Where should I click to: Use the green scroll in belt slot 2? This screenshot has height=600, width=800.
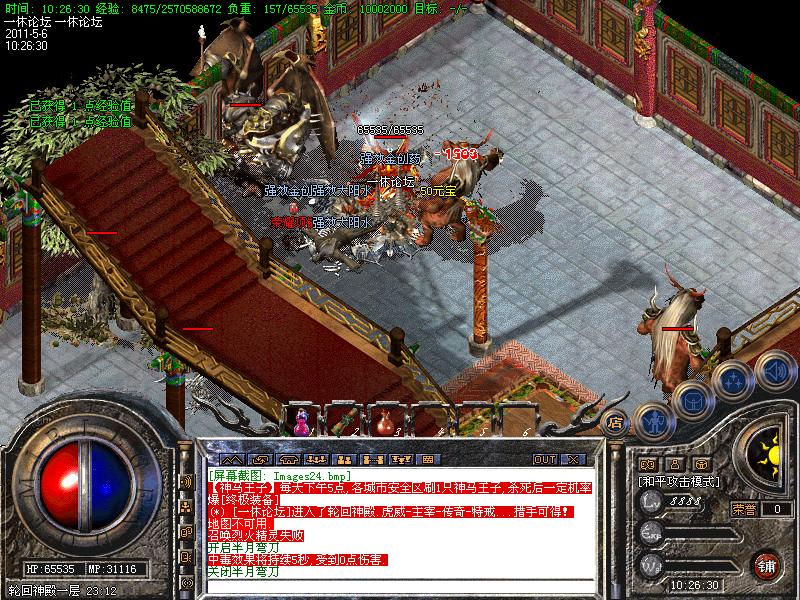344,421
